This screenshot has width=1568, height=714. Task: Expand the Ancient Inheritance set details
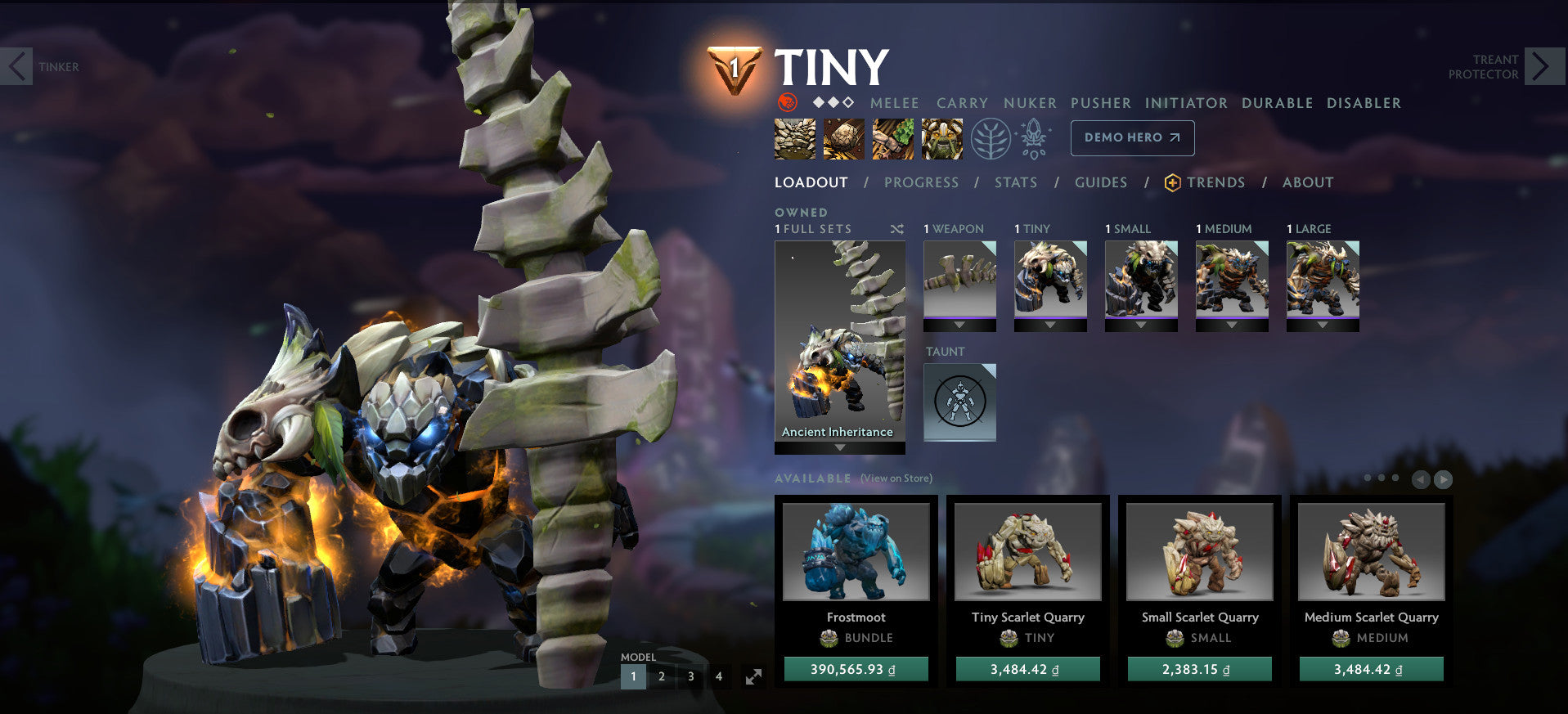click(838, 447)
